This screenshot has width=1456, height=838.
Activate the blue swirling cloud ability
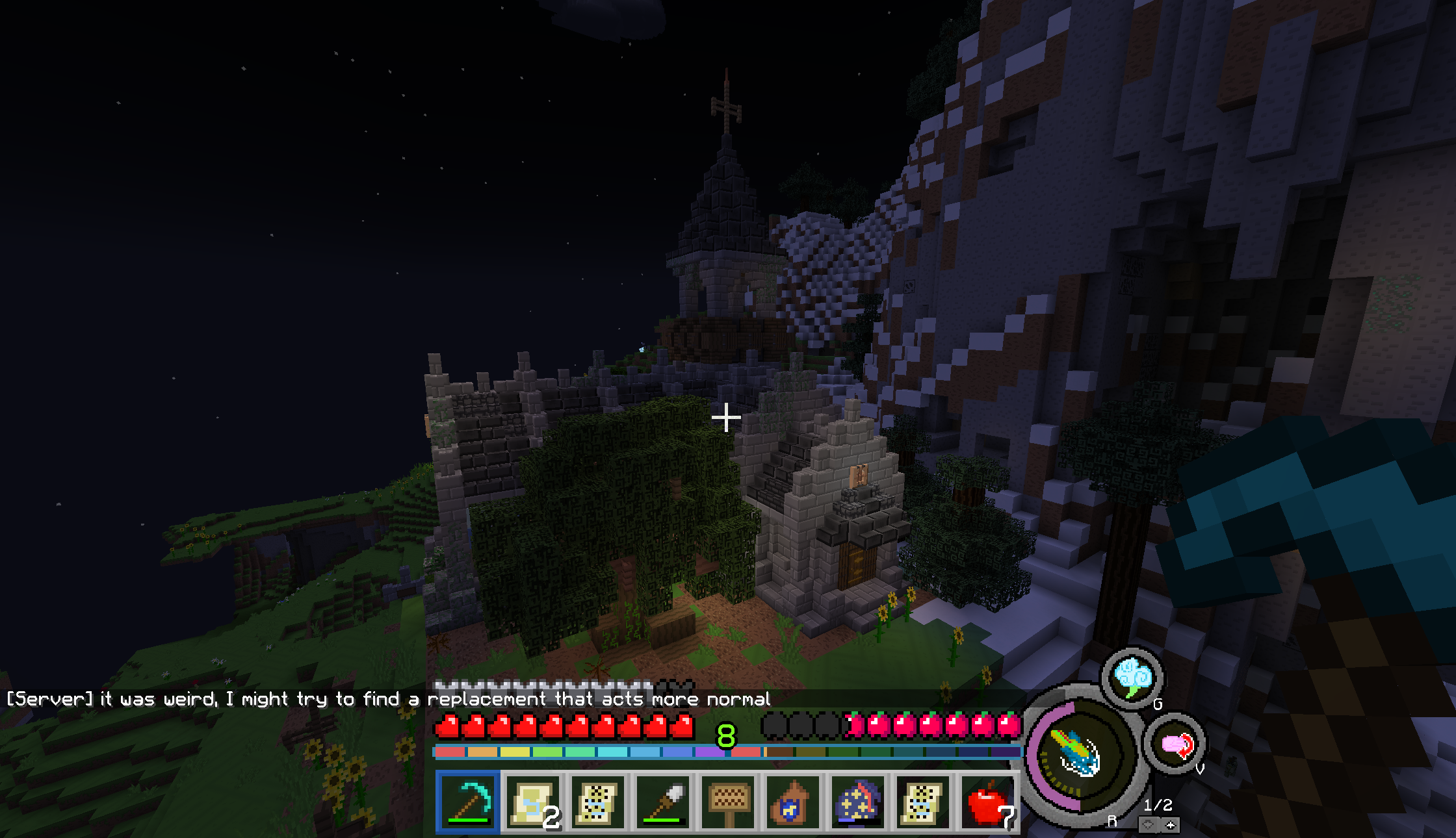pos(1133,678)
